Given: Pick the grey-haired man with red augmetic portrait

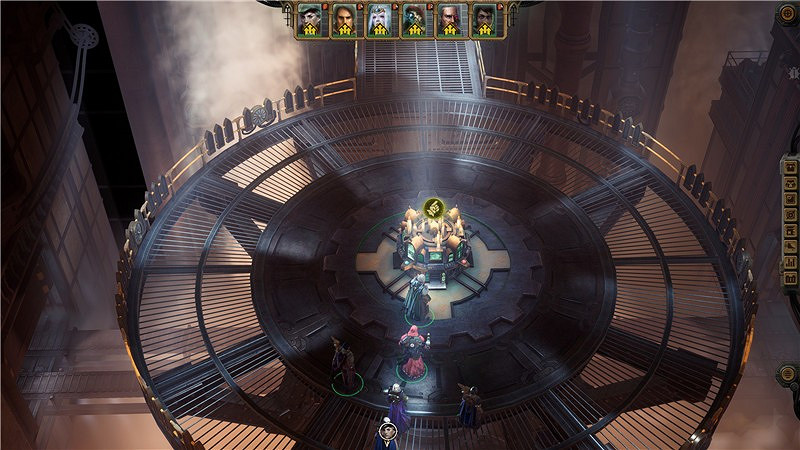Looking at the screenshot, I should 449,19.
